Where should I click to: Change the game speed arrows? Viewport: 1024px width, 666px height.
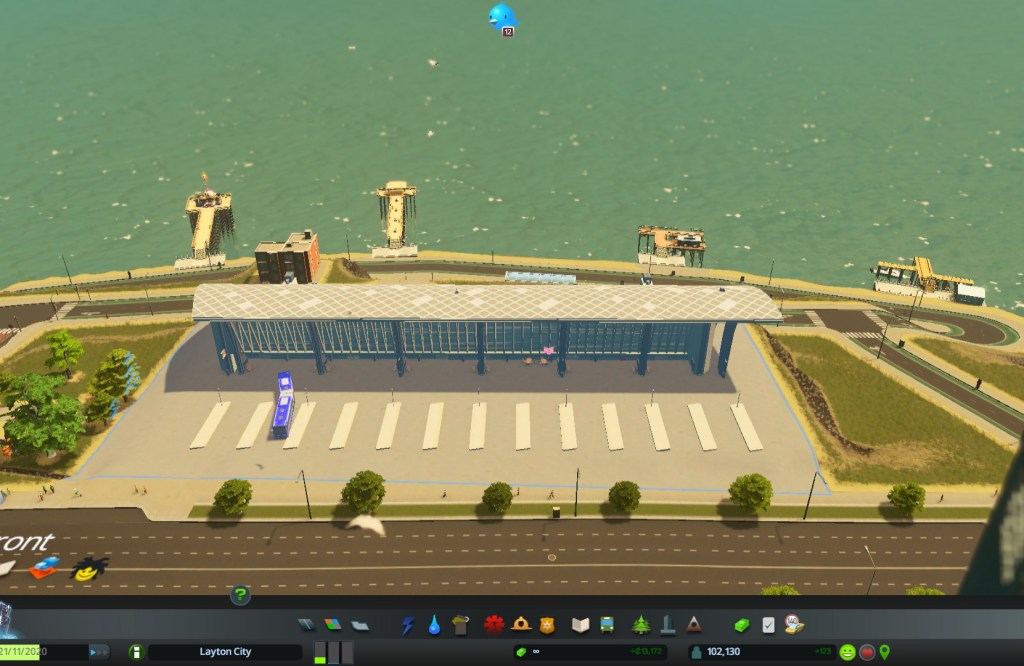100,652
